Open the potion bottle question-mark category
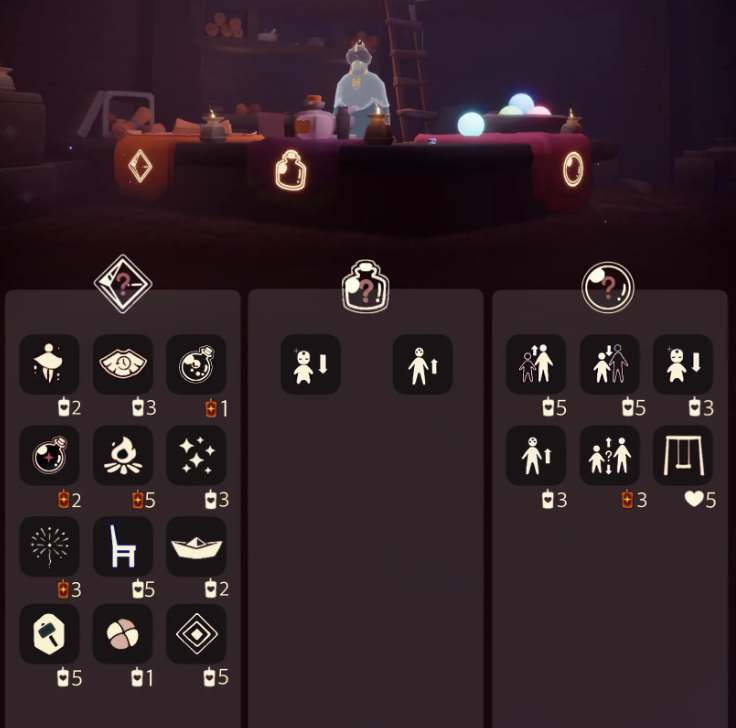The height and width of the screenshot is (728, 736). click(x=365, y=287)
